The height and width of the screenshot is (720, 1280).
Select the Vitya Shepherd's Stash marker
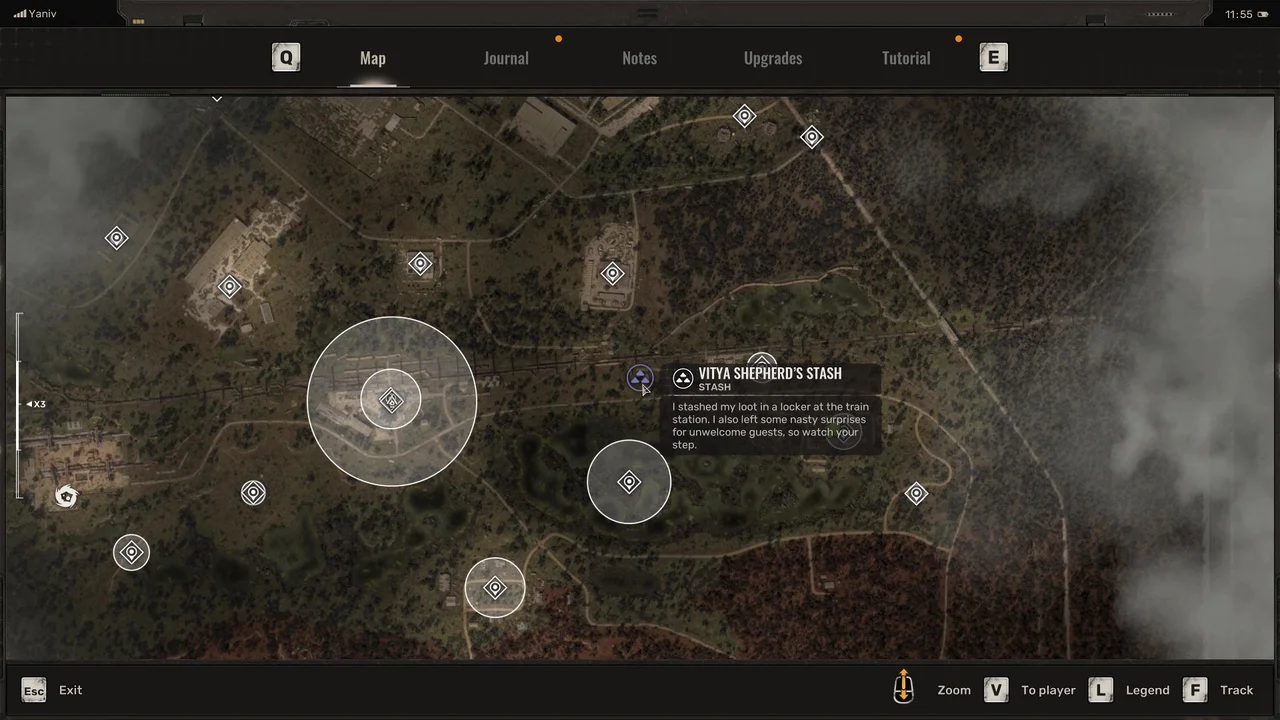tap(640, 378)
